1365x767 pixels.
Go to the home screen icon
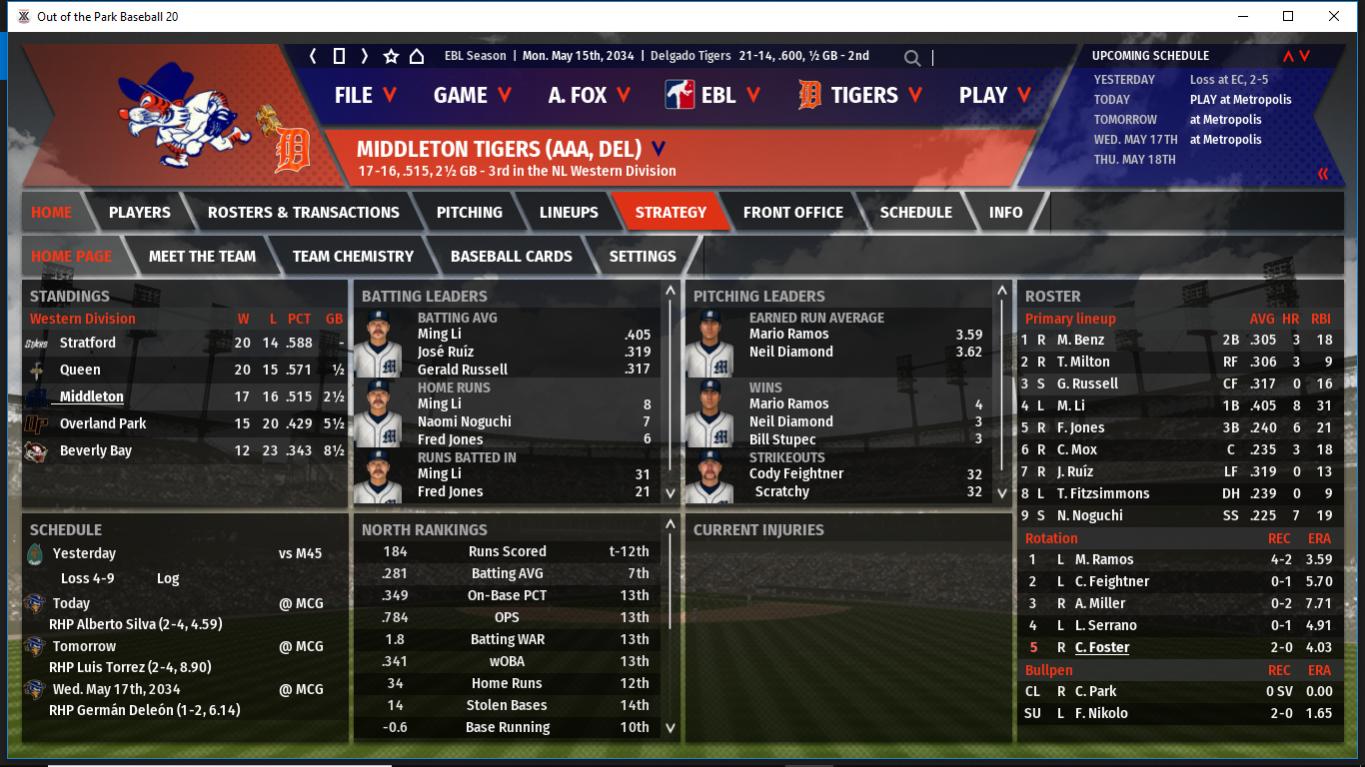coord(417,56)
